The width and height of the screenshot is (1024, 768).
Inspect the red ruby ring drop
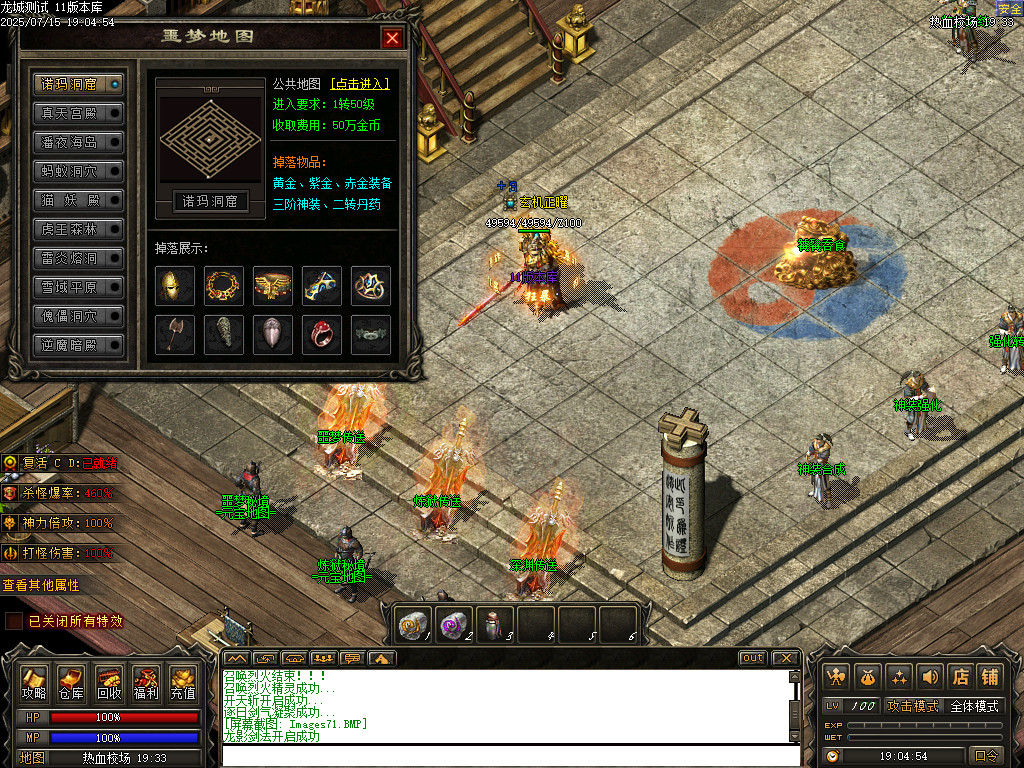click(322, 335)
